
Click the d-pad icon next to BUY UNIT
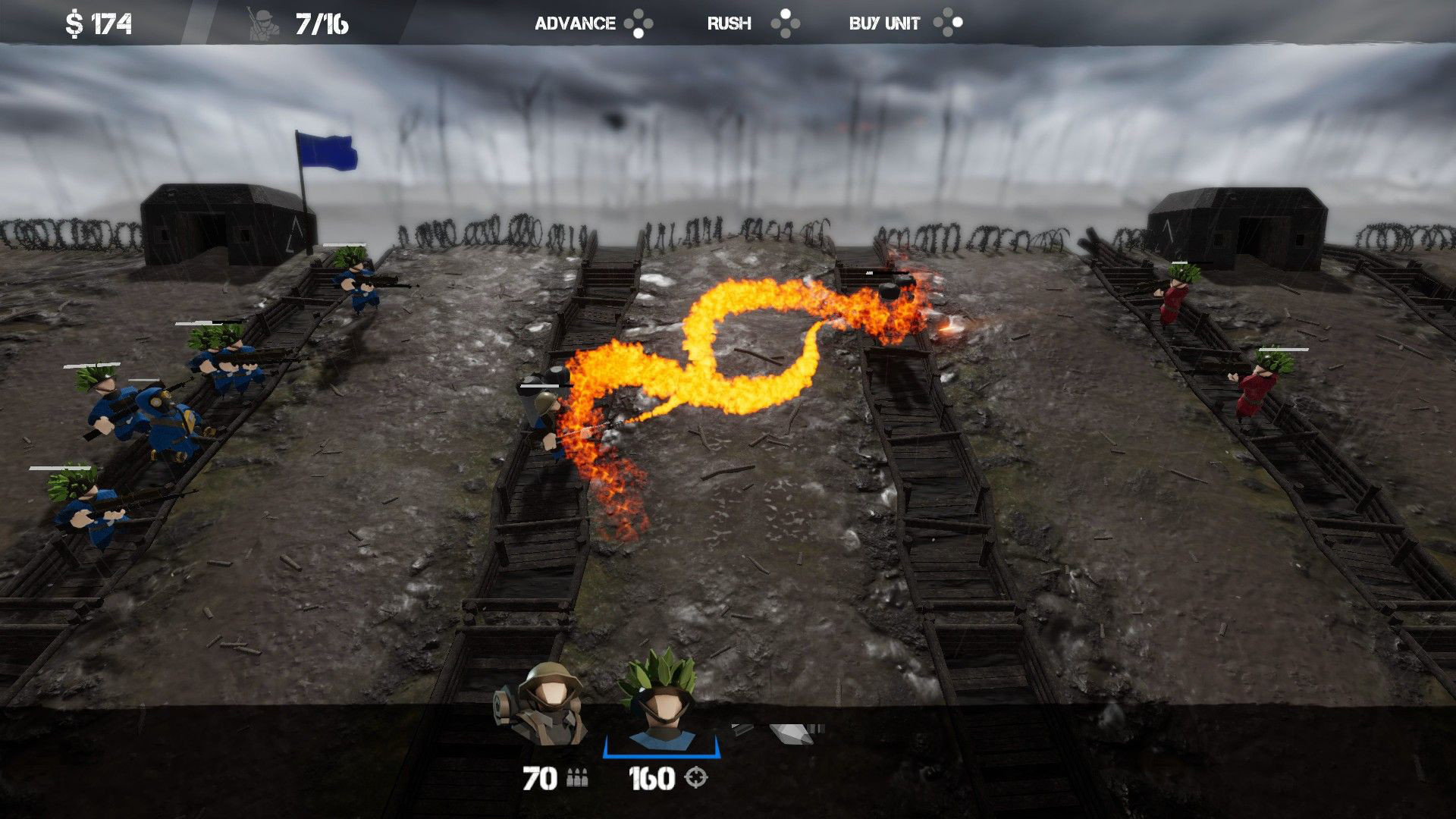coord(948,23)
